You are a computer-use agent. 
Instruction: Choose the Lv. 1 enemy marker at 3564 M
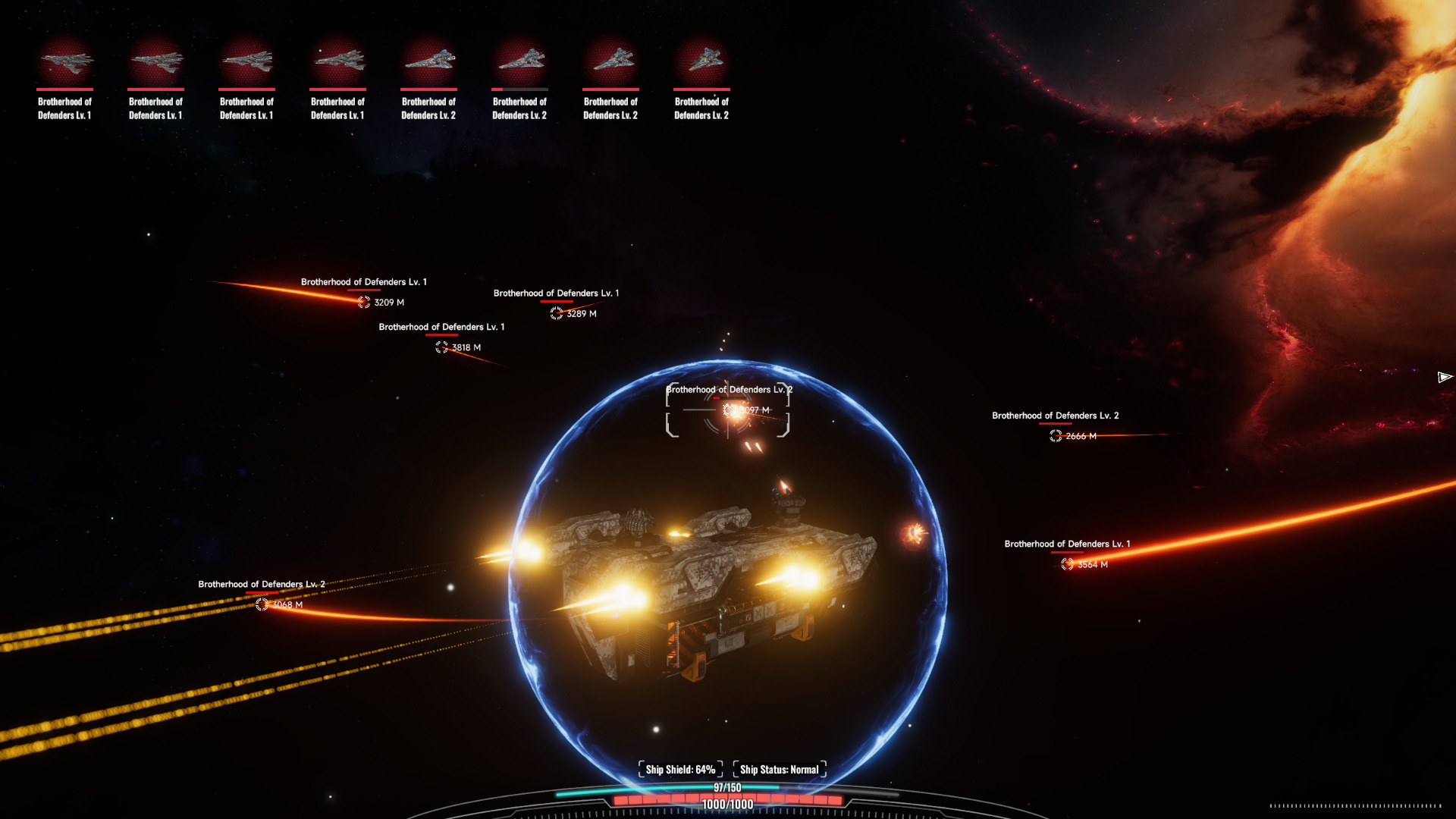[x=1068, y=564]
